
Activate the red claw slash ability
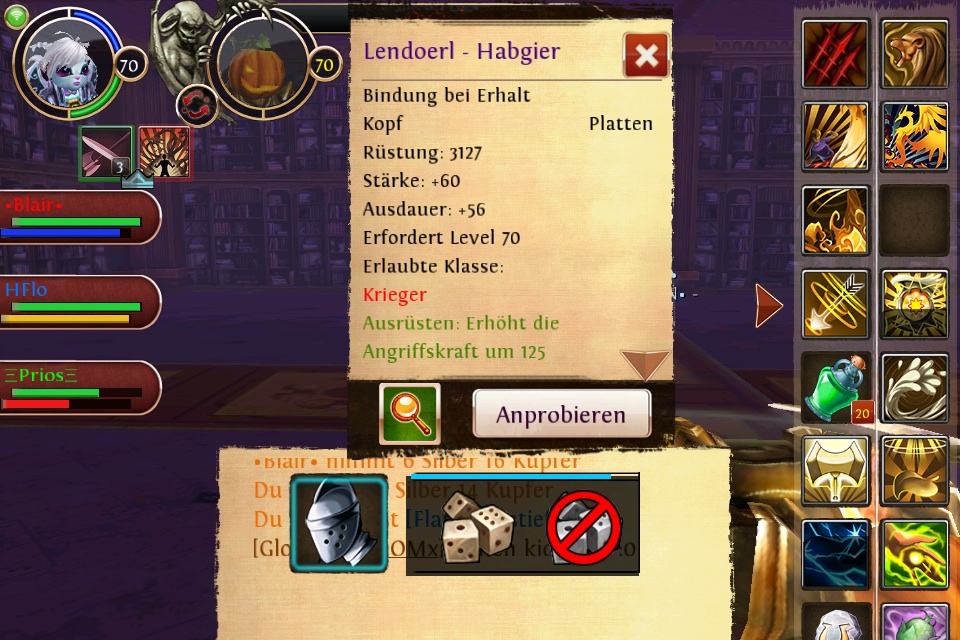(835, 53)
